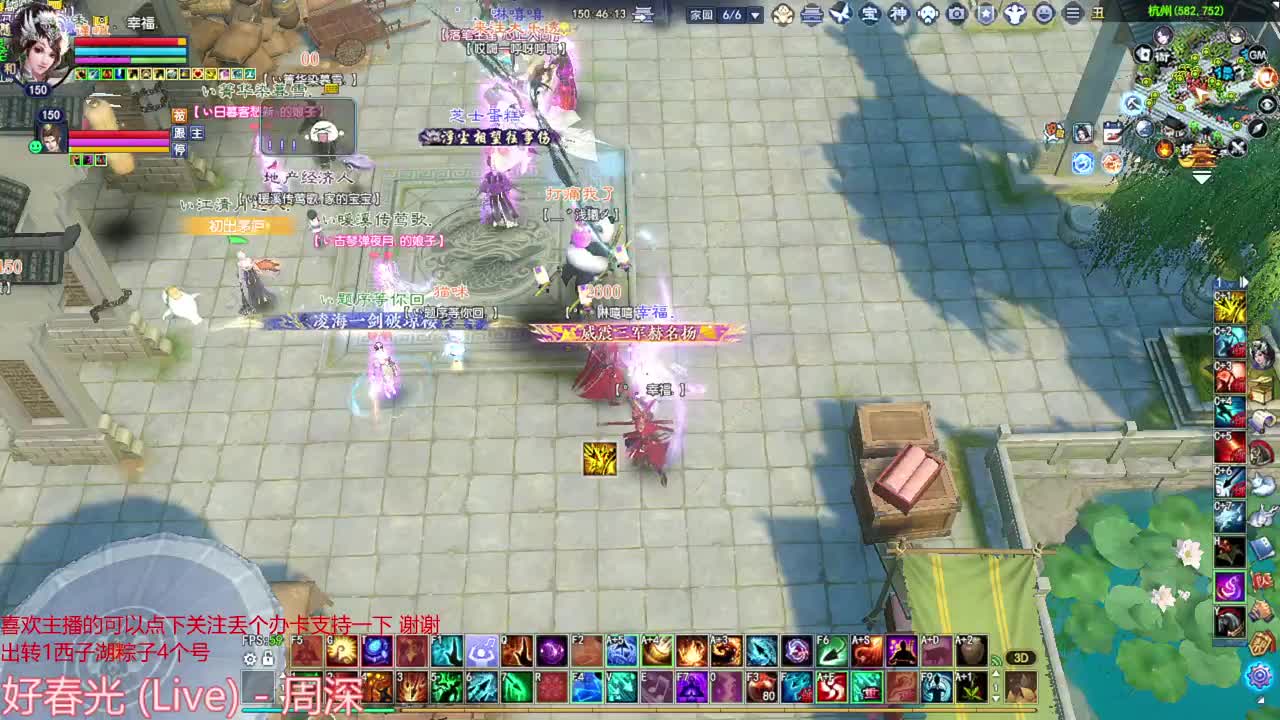
Task: Open the hamburger menu icon on the top bar
Action: tap(1072, 13)
